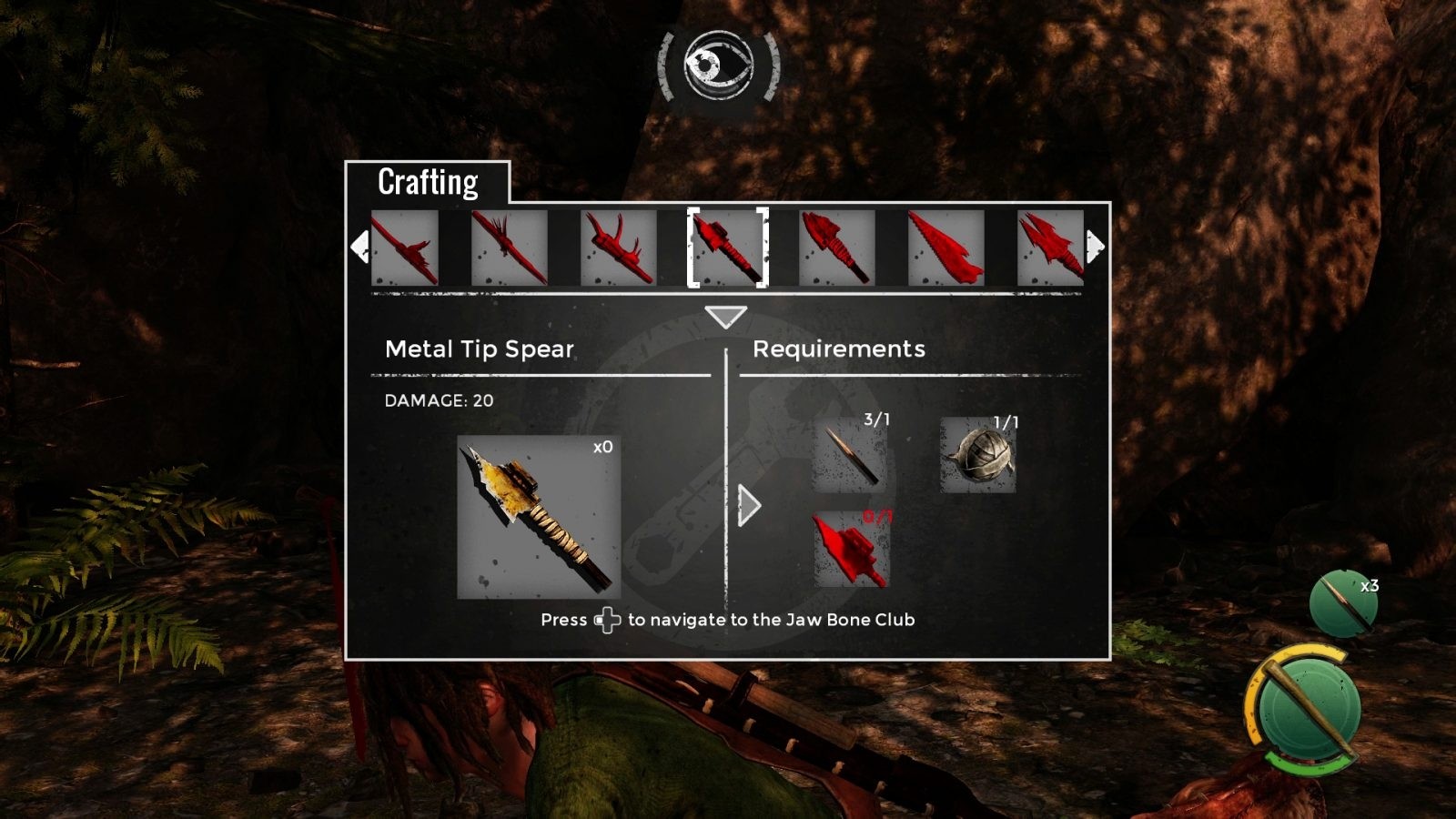Click the large Metal Tip Spear preview
The width and height of the screenshot is (1456, 819).
tap(539, 517)
